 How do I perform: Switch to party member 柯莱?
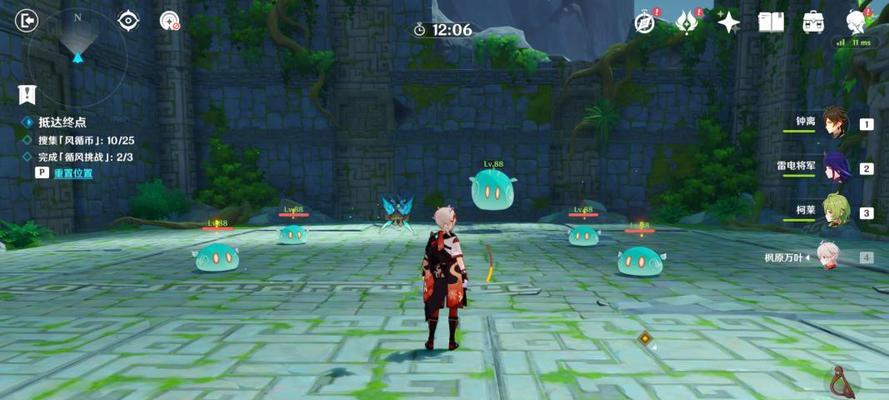(x=834, y=212)
